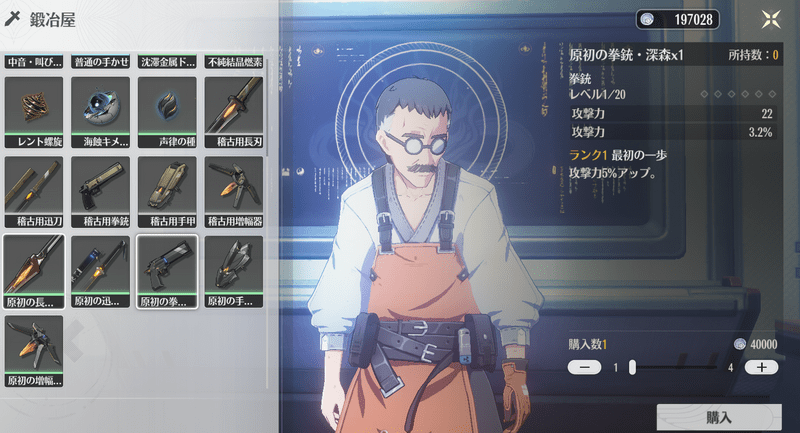Select the 不純結晶燃素 item slot

[233, 60]
